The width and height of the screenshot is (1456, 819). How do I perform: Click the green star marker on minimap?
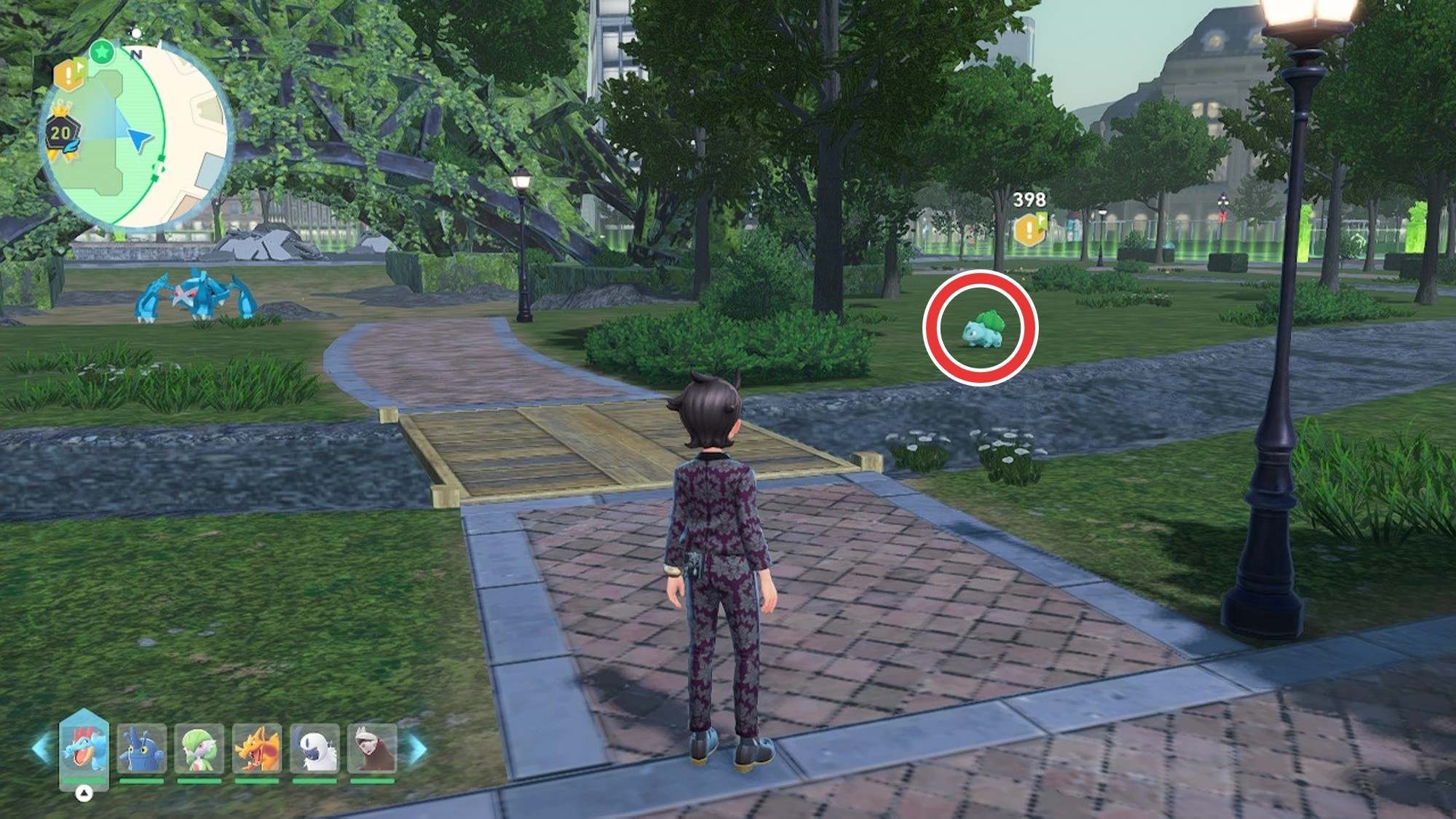point(103,52)
